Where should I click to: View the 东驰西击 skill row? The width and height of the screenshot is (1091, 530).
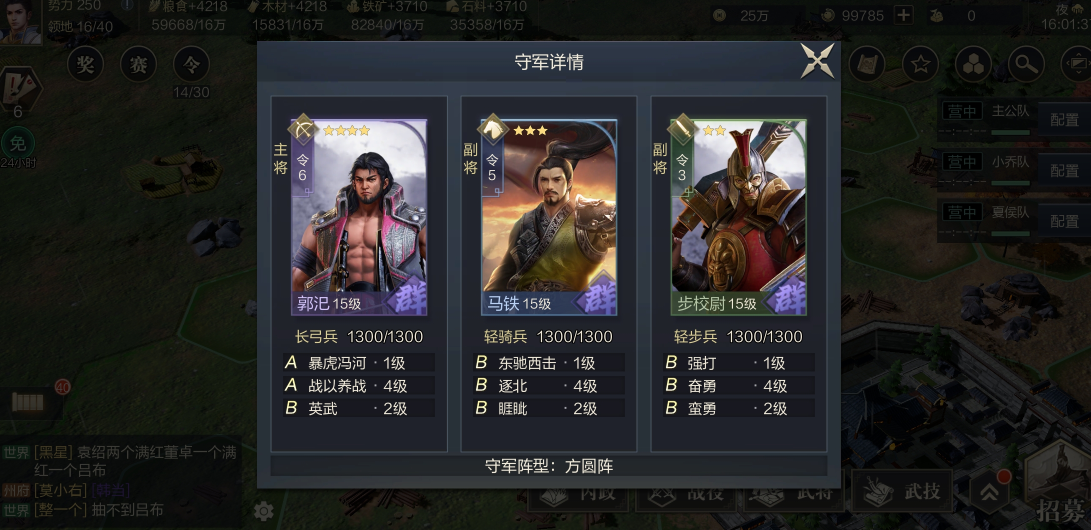(549, 363)
